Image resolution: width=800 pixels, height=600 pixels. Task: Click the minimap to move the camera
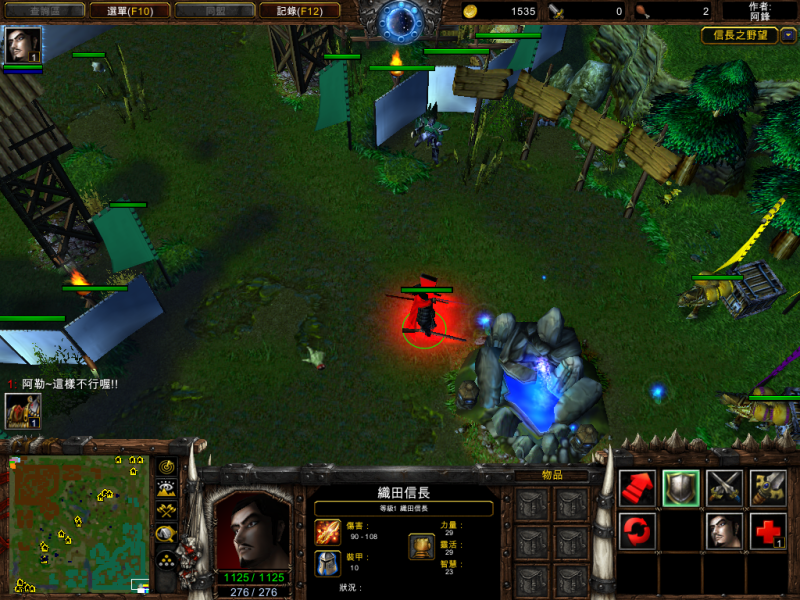(x=78, y=523)
